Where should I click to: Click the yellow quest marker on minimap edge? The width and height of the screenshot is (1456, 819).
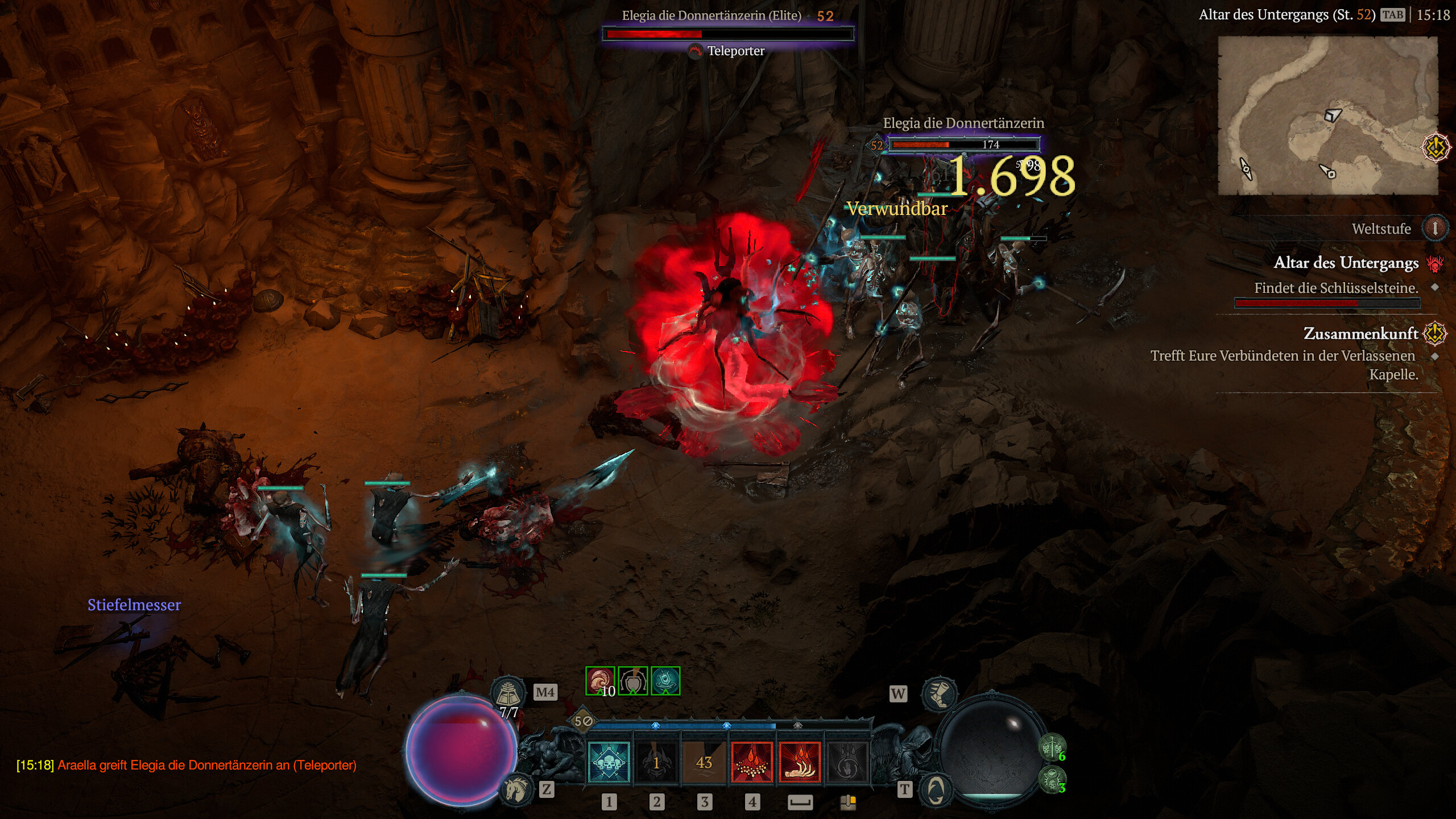1435,148
